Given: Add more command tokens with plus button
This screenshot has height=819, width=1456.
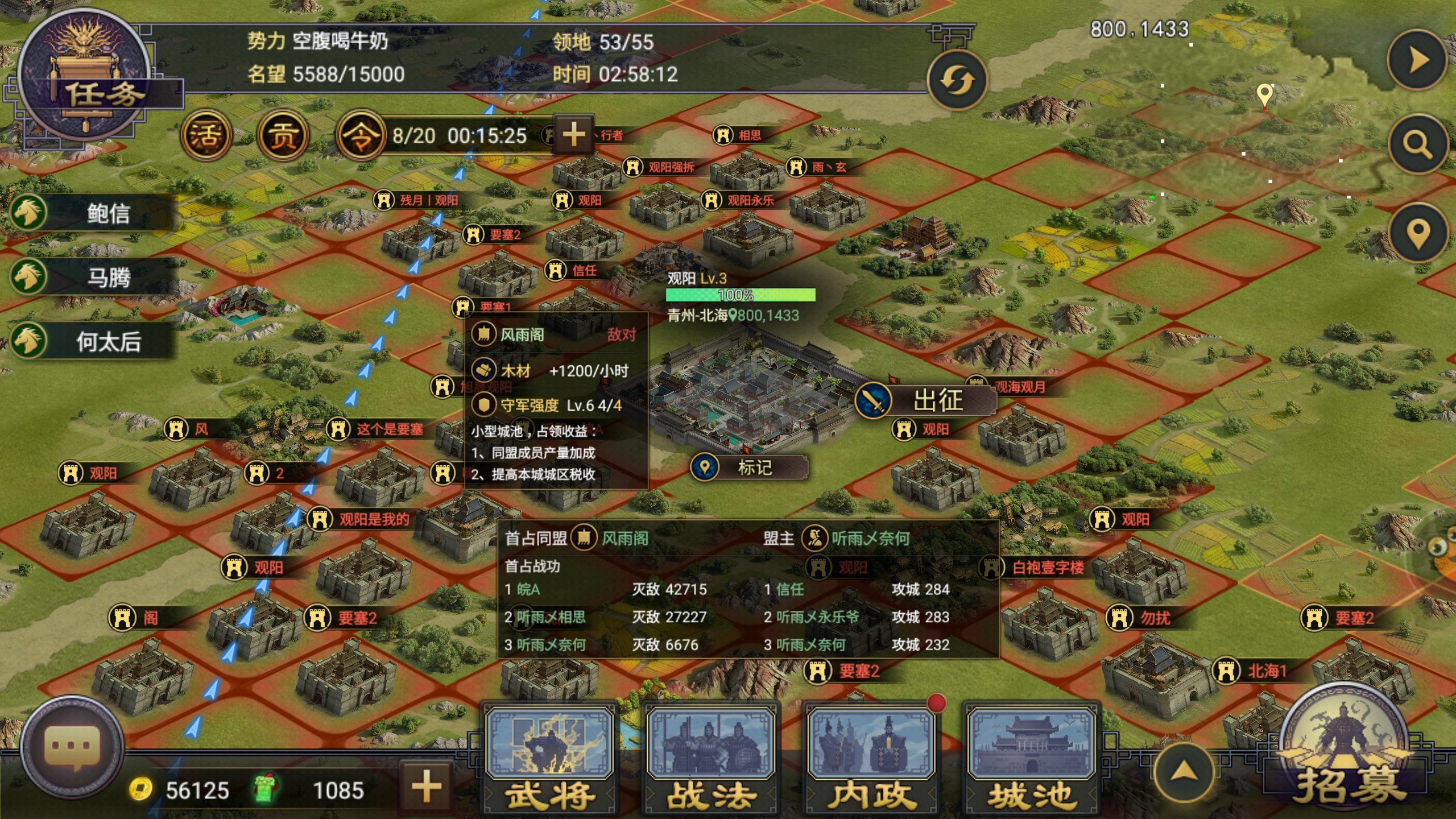Looking at the screenshot, I should (573, 134).
